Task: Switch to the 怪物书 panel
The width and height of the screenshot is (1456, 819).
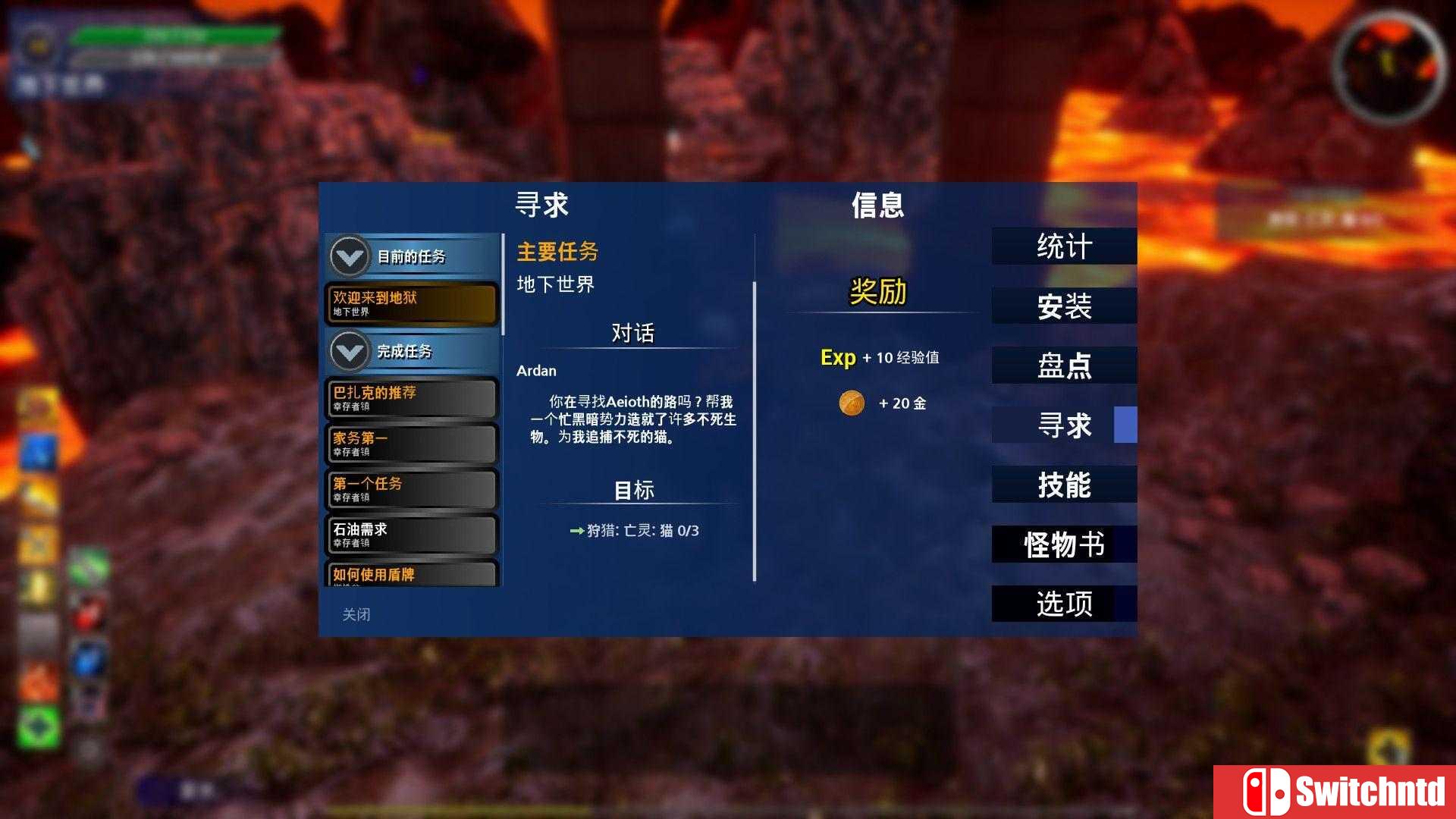Action: pos(1064,544)
